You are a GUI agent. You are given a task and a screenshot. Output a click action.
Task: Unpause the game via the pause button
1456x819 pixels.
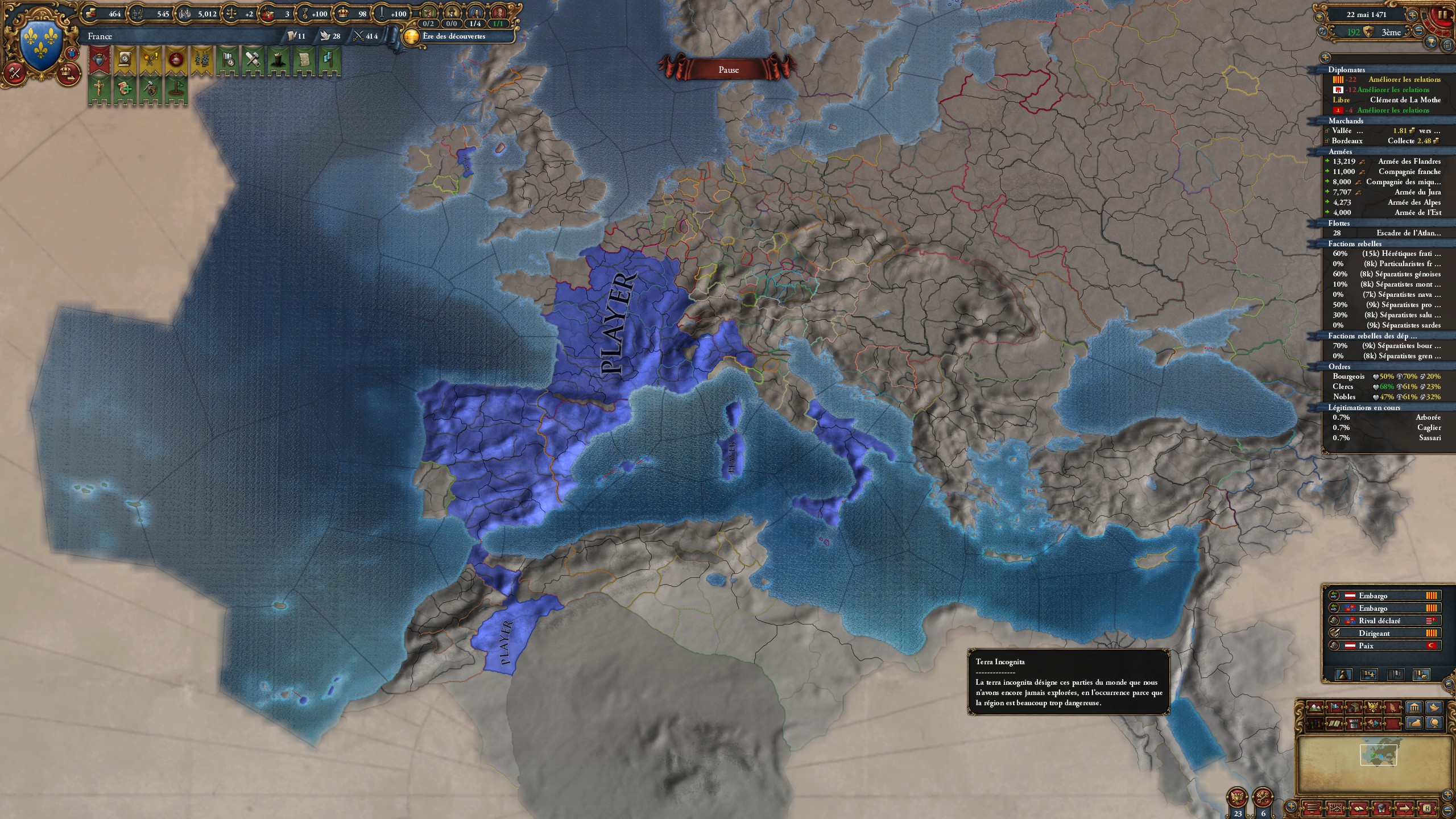1441,14
